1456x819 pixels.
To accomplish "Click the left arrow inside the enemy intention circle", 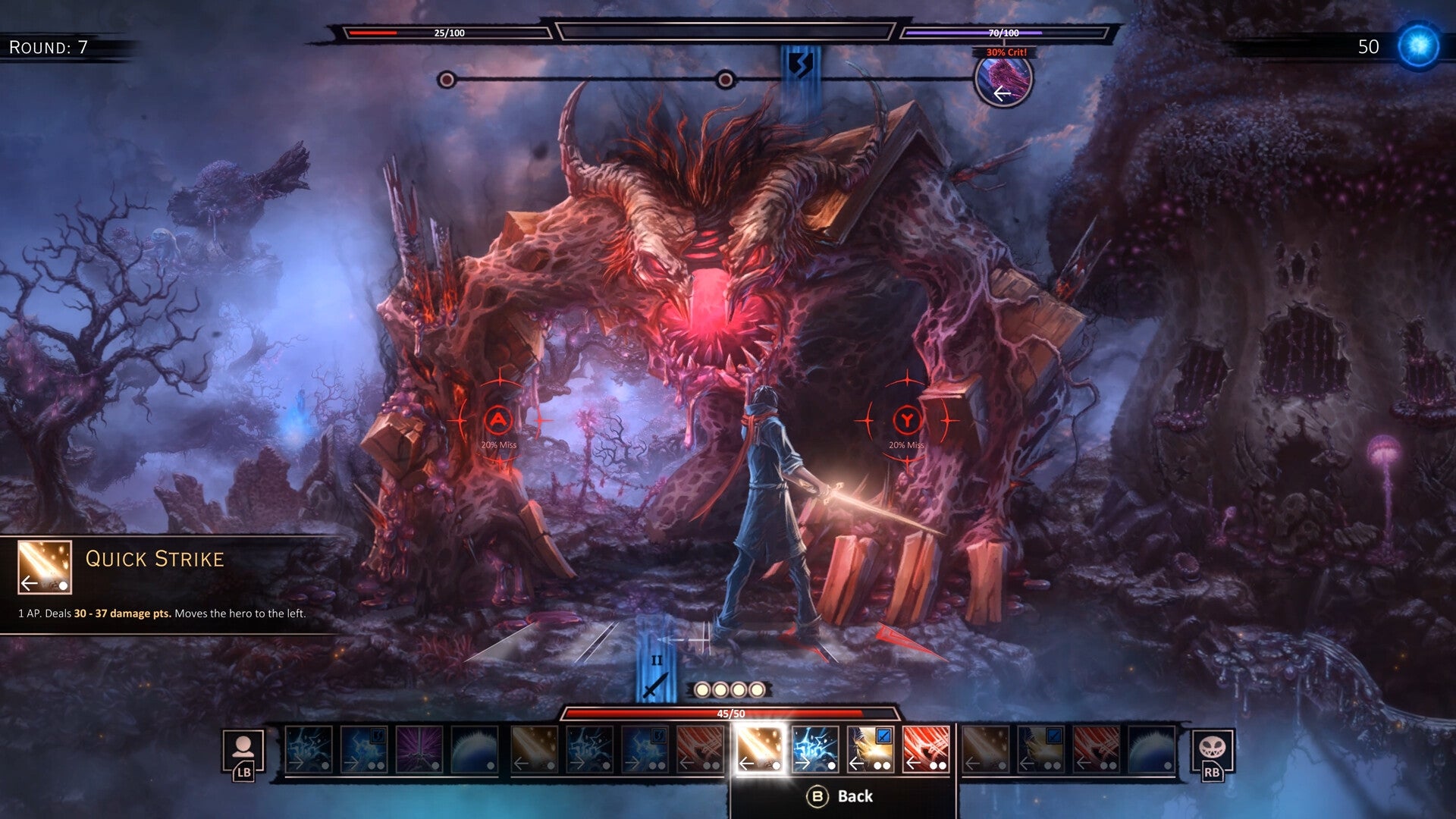I will [1003, 94].
